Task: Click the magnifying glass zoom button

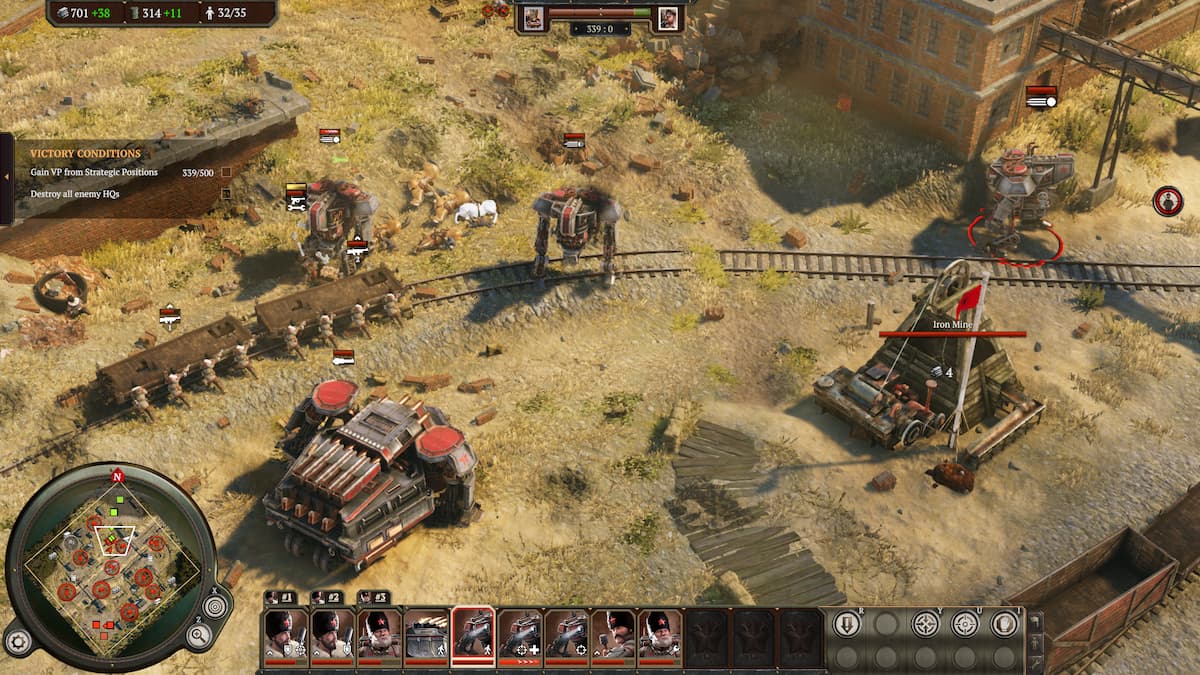Action: click(x=198, y=635)
